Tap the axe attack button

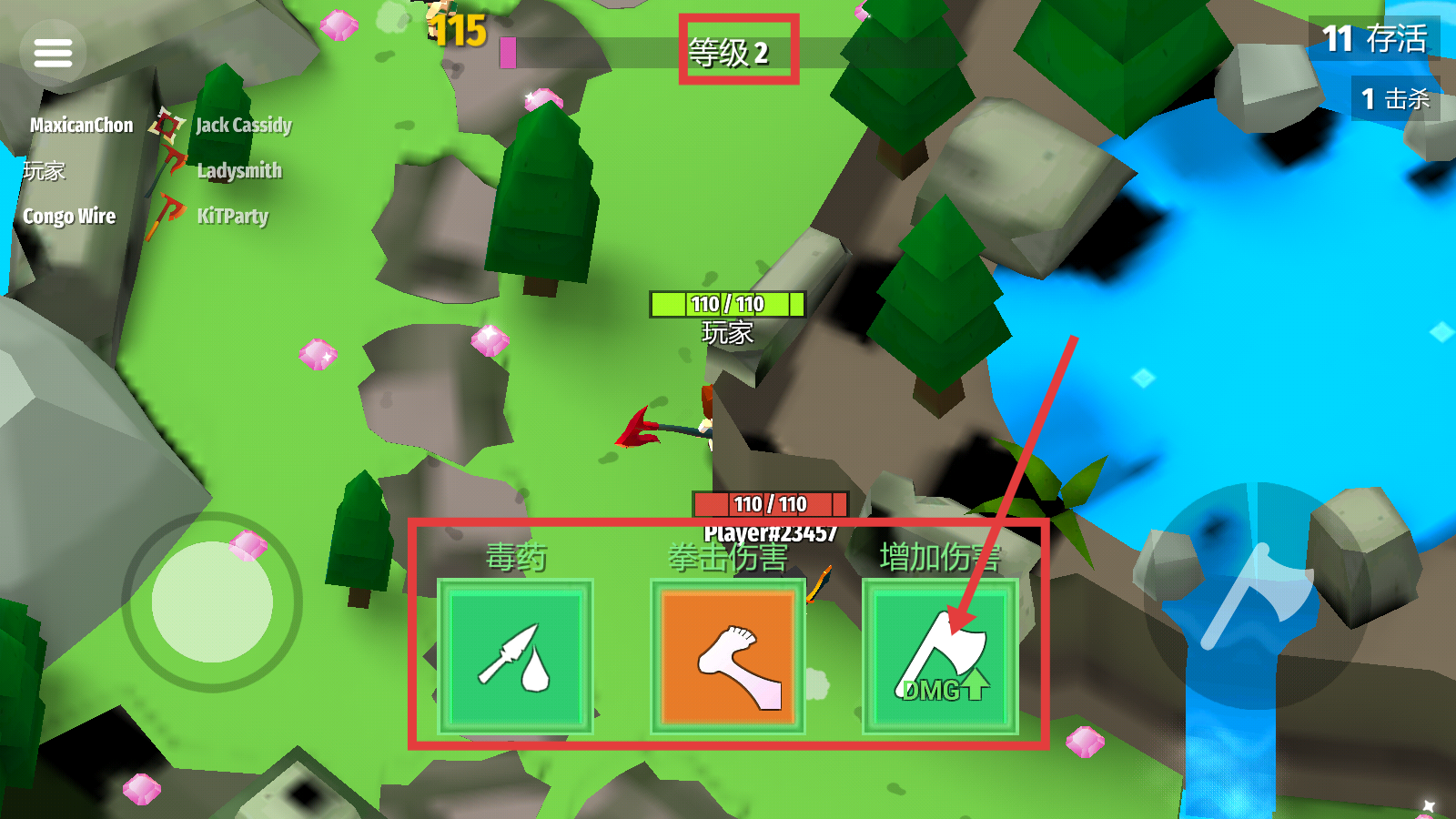[x=1257, y=596]
